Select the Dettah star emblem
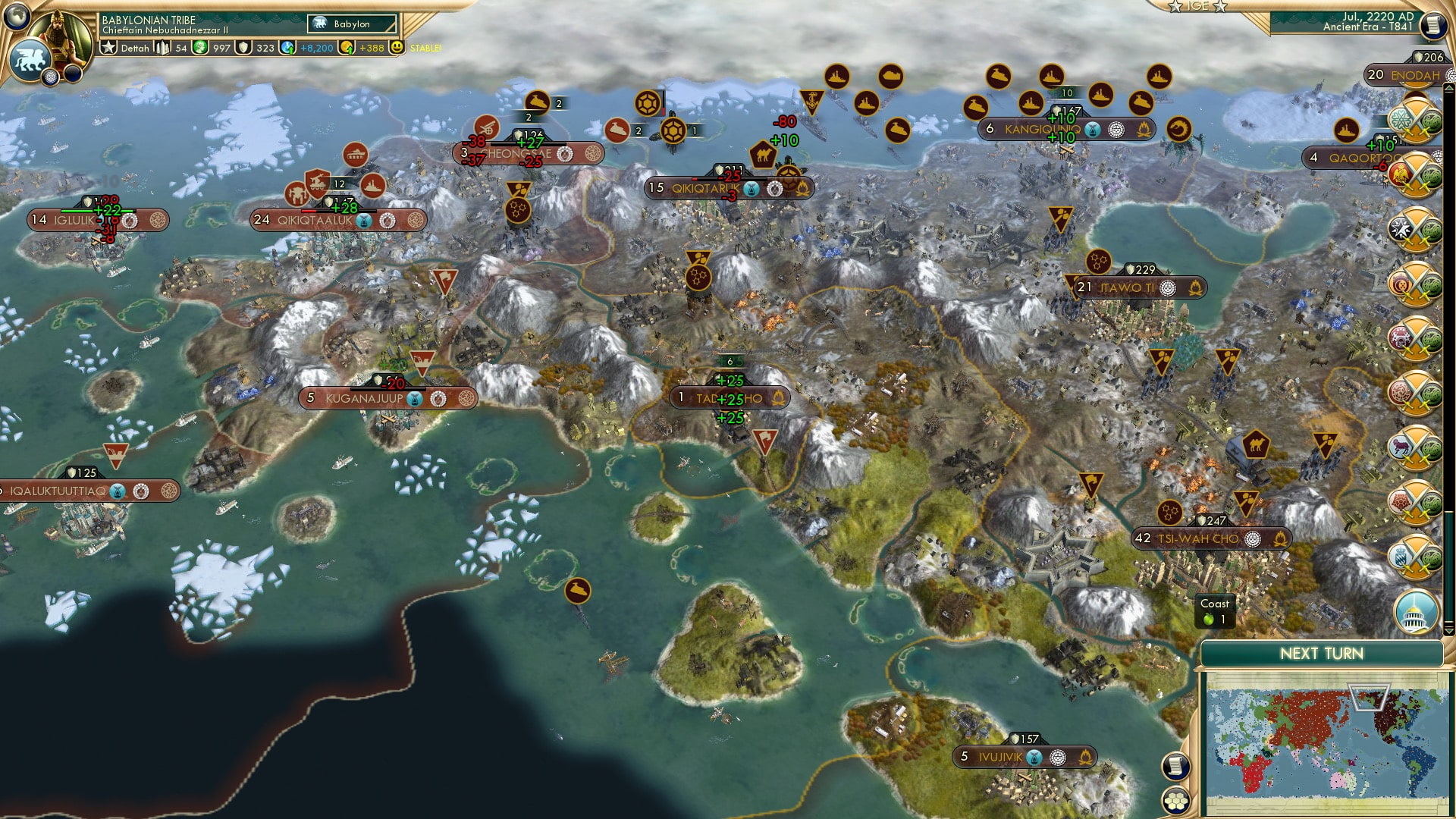Screen dimensions: 1456x819 pyautogui.click(x=108, y=47)
